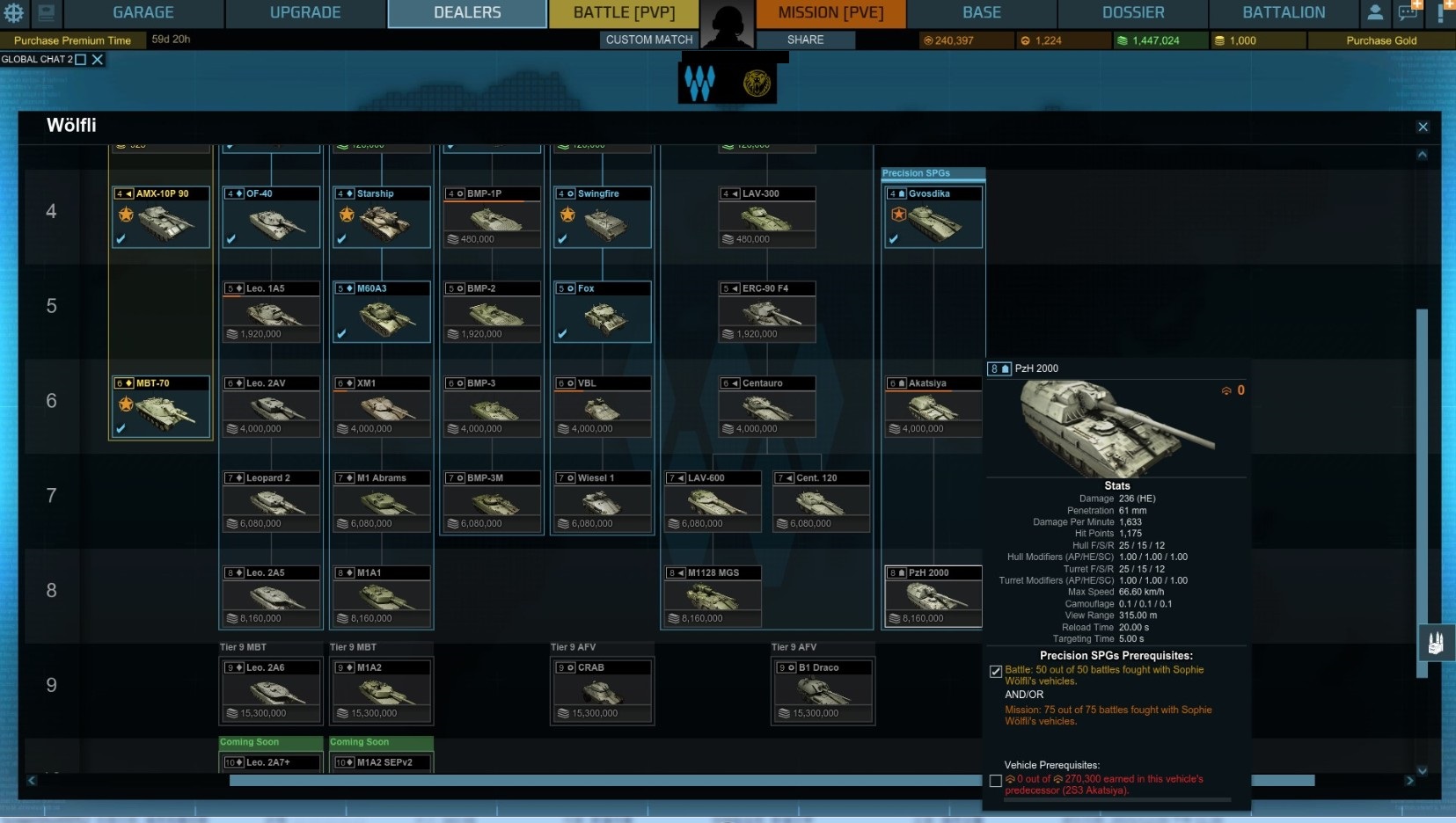1456x823 pixels.
Task: Switch to the Upgrade tab
Action: point(305,13)
